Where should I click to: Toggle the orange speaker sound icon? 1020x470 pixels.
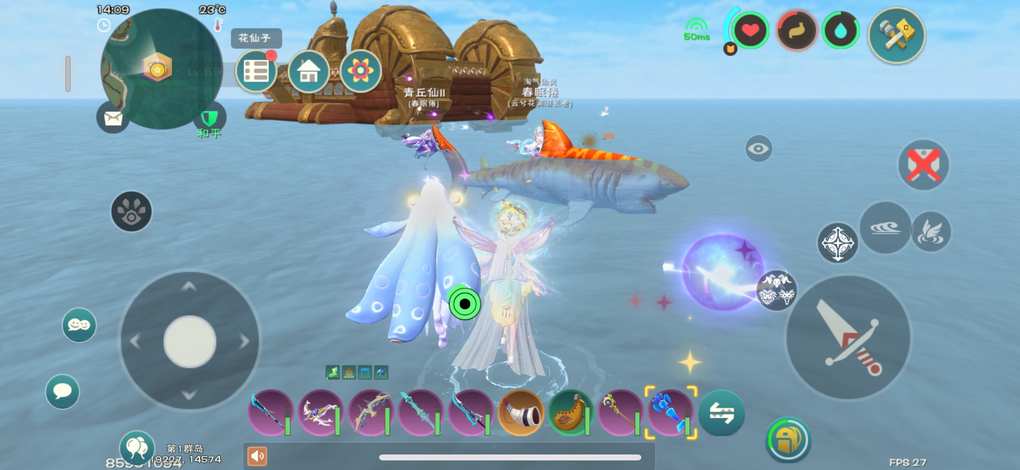coord(257,456)
